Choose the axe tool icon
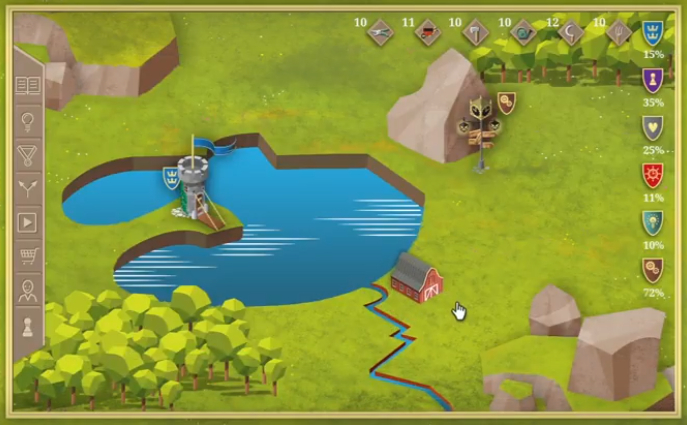 pos(475,32)
